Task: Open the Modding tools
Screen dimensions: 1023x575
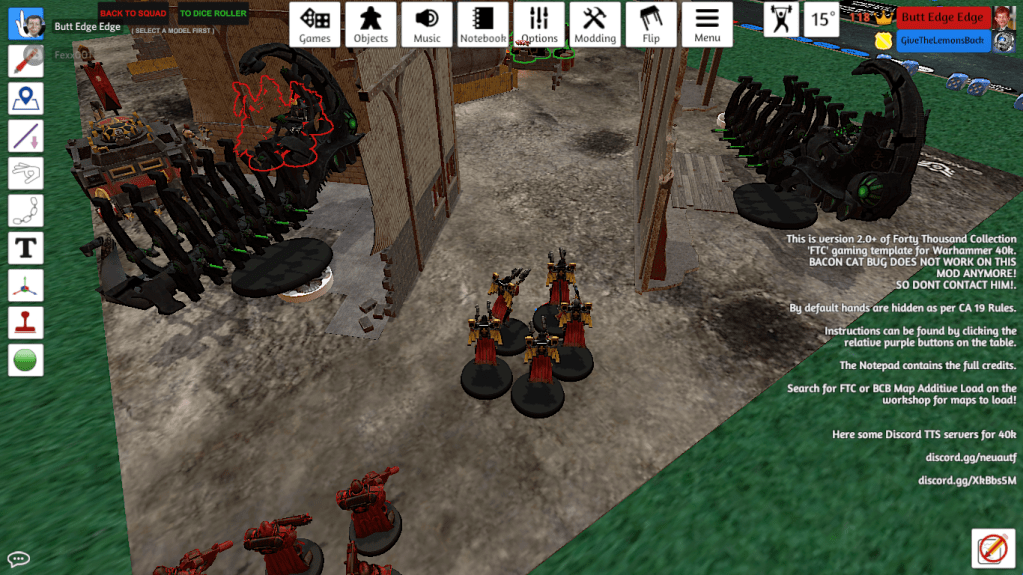Action: [x=595, y=24]
